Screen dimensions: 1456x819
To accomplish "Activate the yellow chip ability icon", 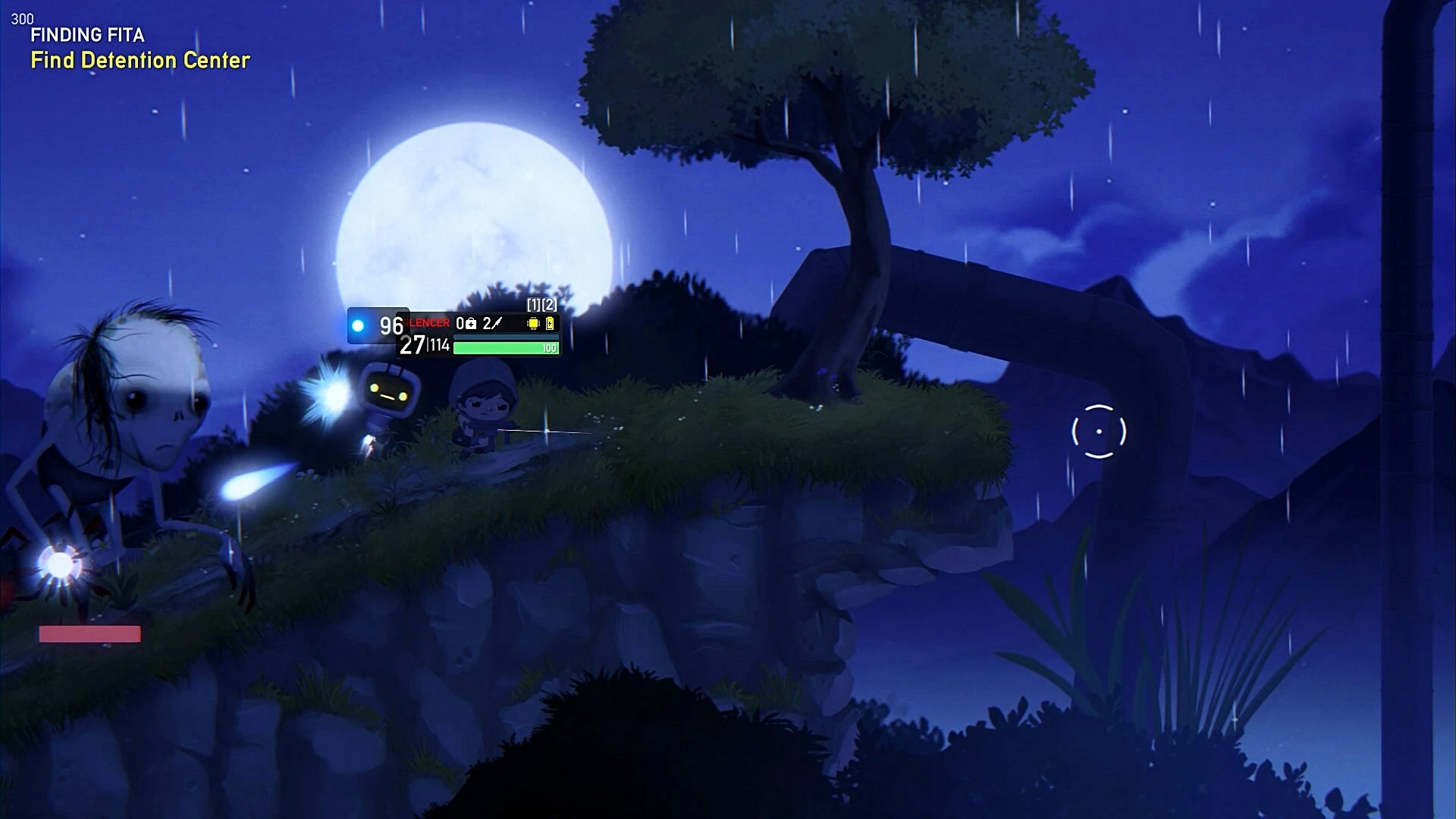I will pos(533,324).
